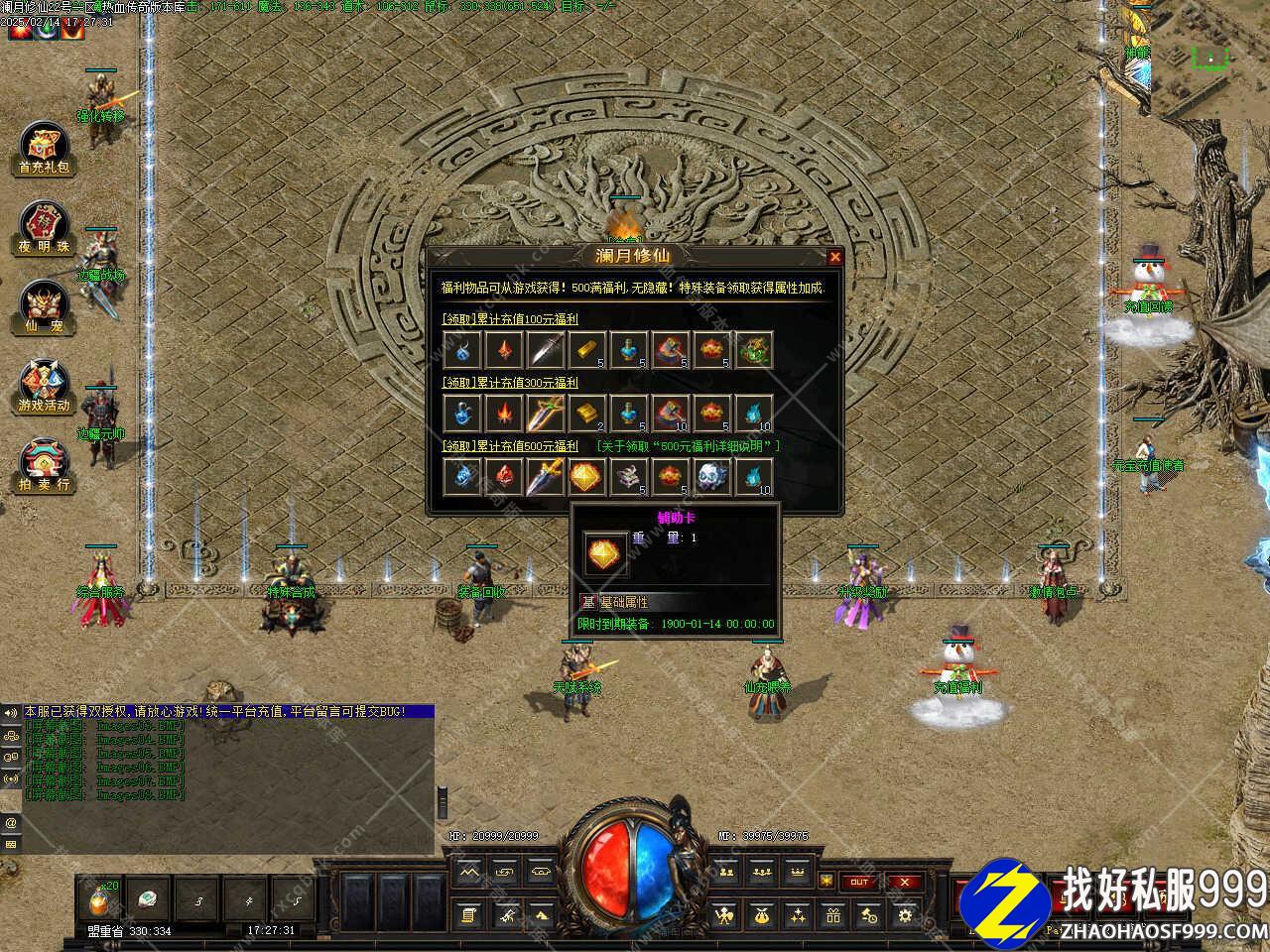Select the golden sword in 300 row
1270x952 pixels.
(545, 414)
